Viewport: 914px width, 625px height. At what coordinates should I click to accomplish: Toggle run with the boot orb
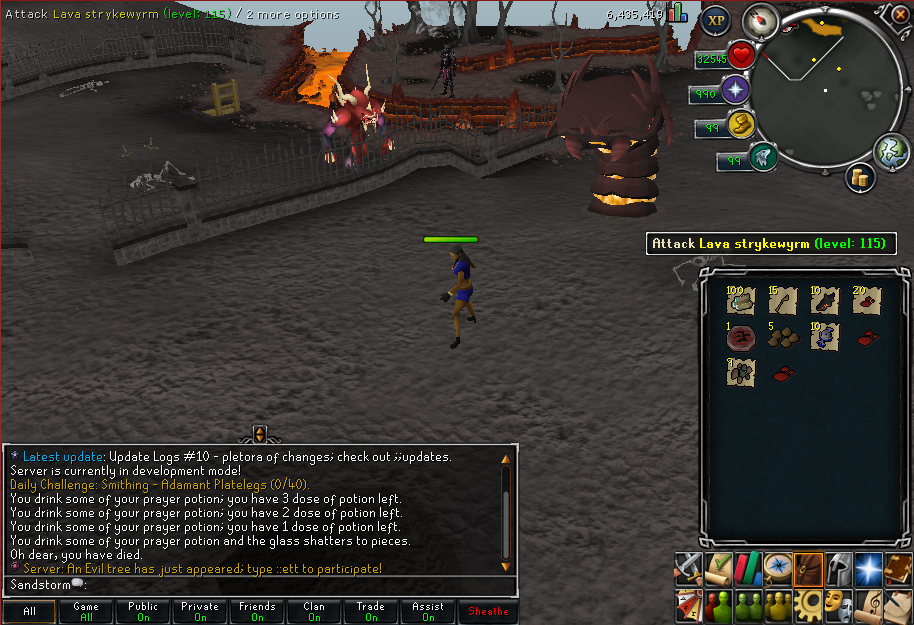(x=739, y=125)
